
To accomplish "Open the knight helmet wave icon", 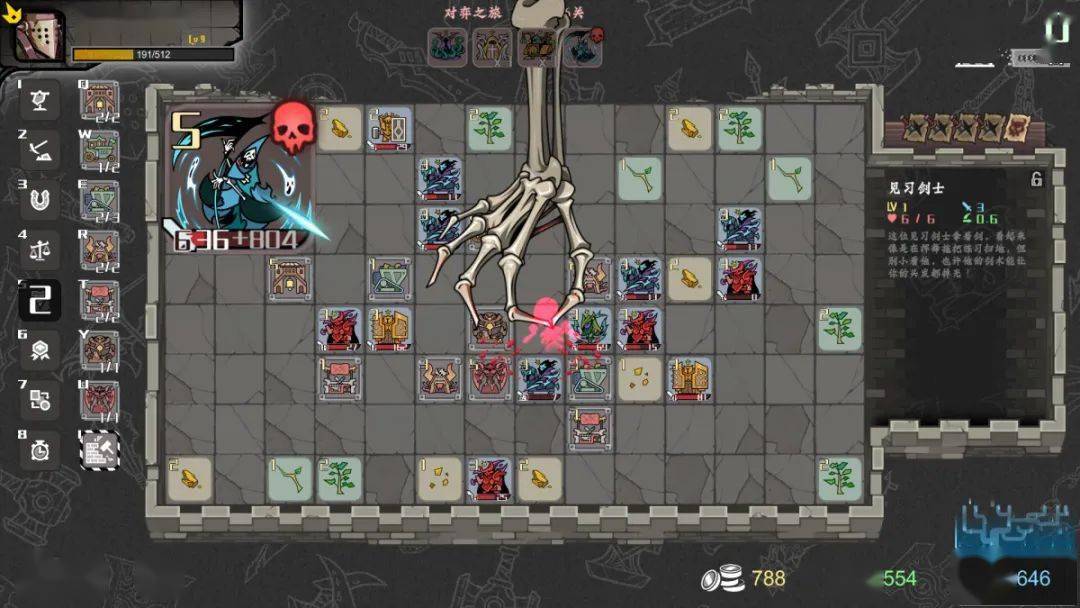I will click(x=491, y=46).
